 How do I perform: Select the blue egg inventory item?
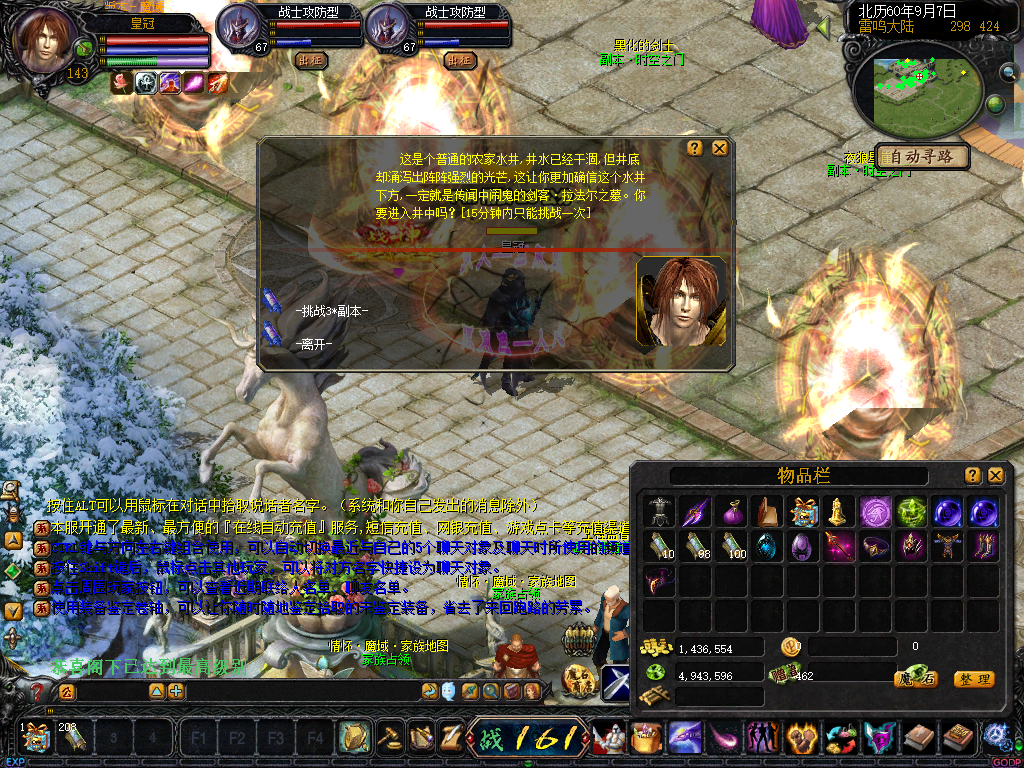(x=767, y=545)
